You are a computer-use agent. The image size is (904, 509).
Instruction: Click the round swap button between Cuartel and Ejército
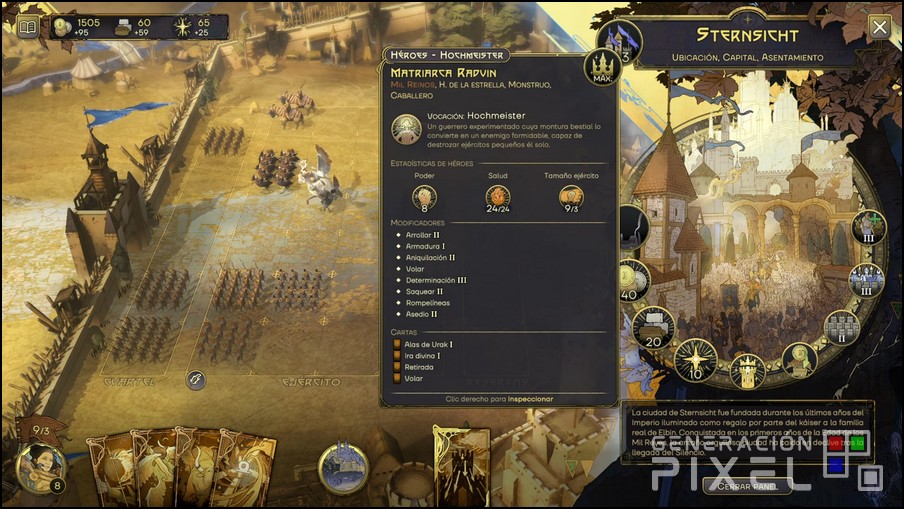point(197,380)
